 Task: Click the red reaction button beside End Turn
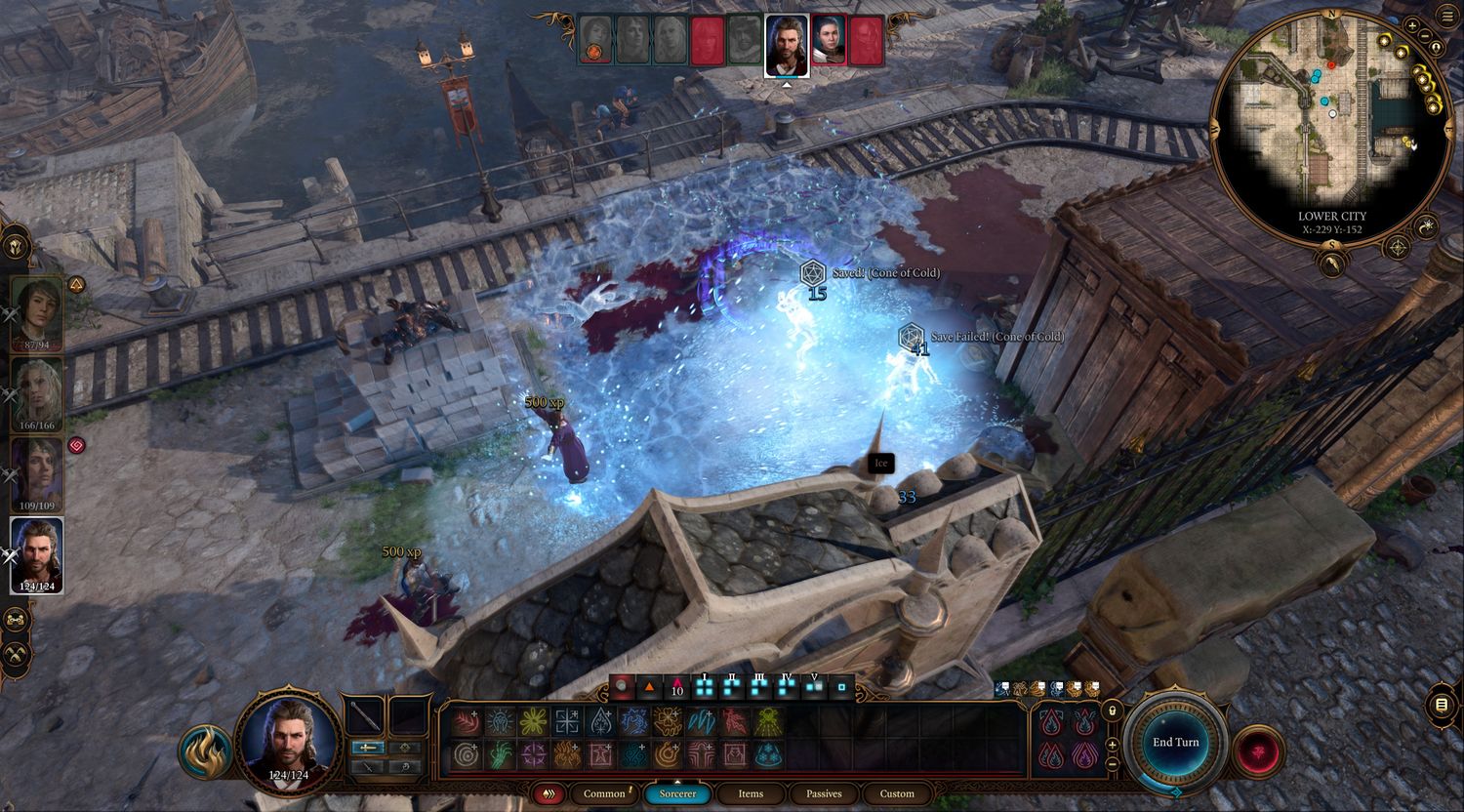coord(1257,751)
